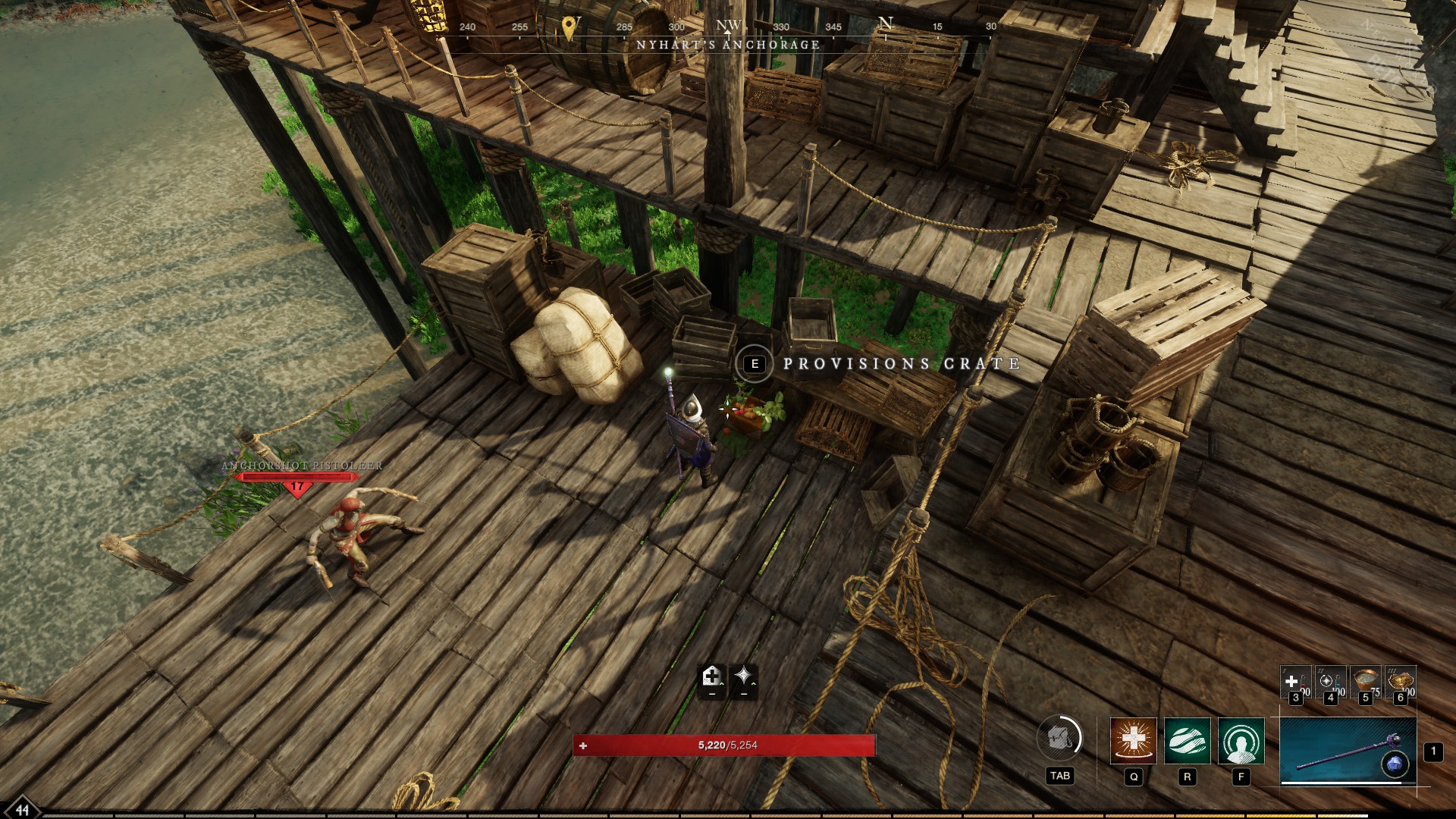Inspect the four-point star buff icon
The width and height of the screenshot is (1456, 819).
[x=744, y=676]
